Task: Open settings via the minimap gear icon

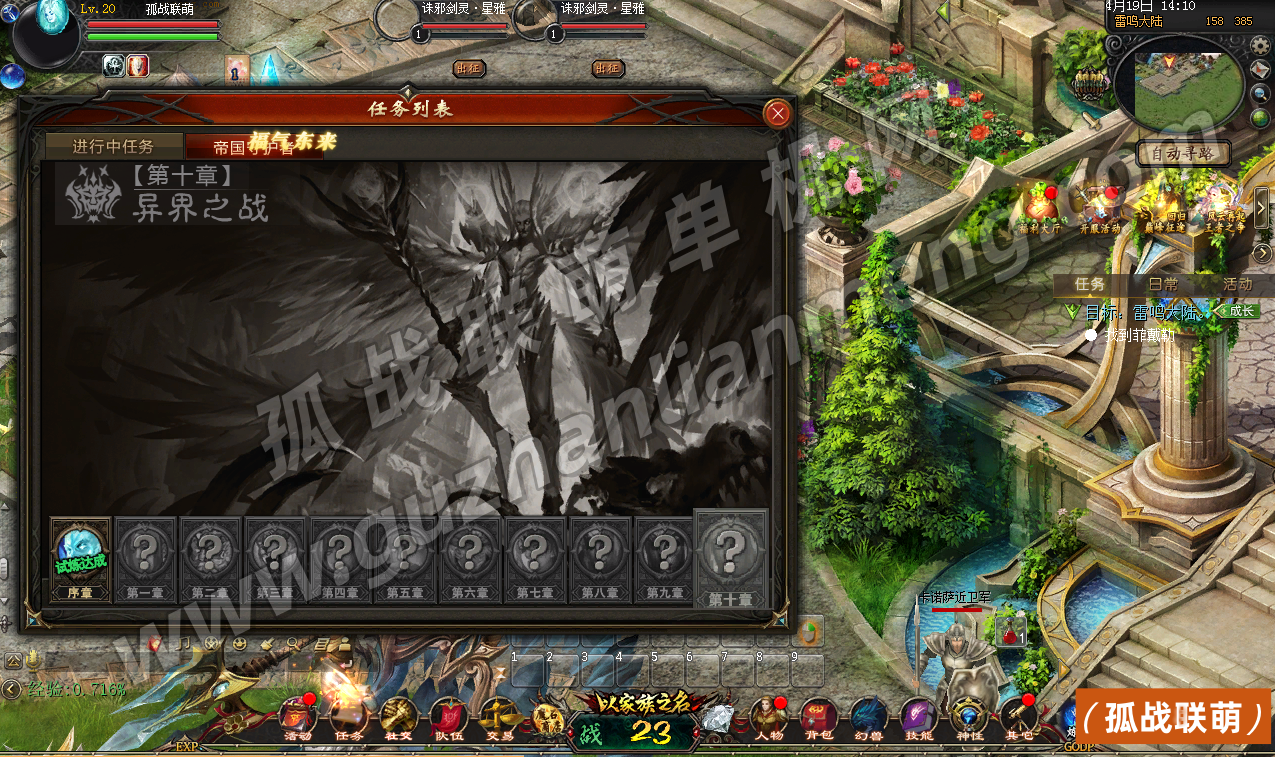Action: pyautogui.click(x=1260, y=46)
